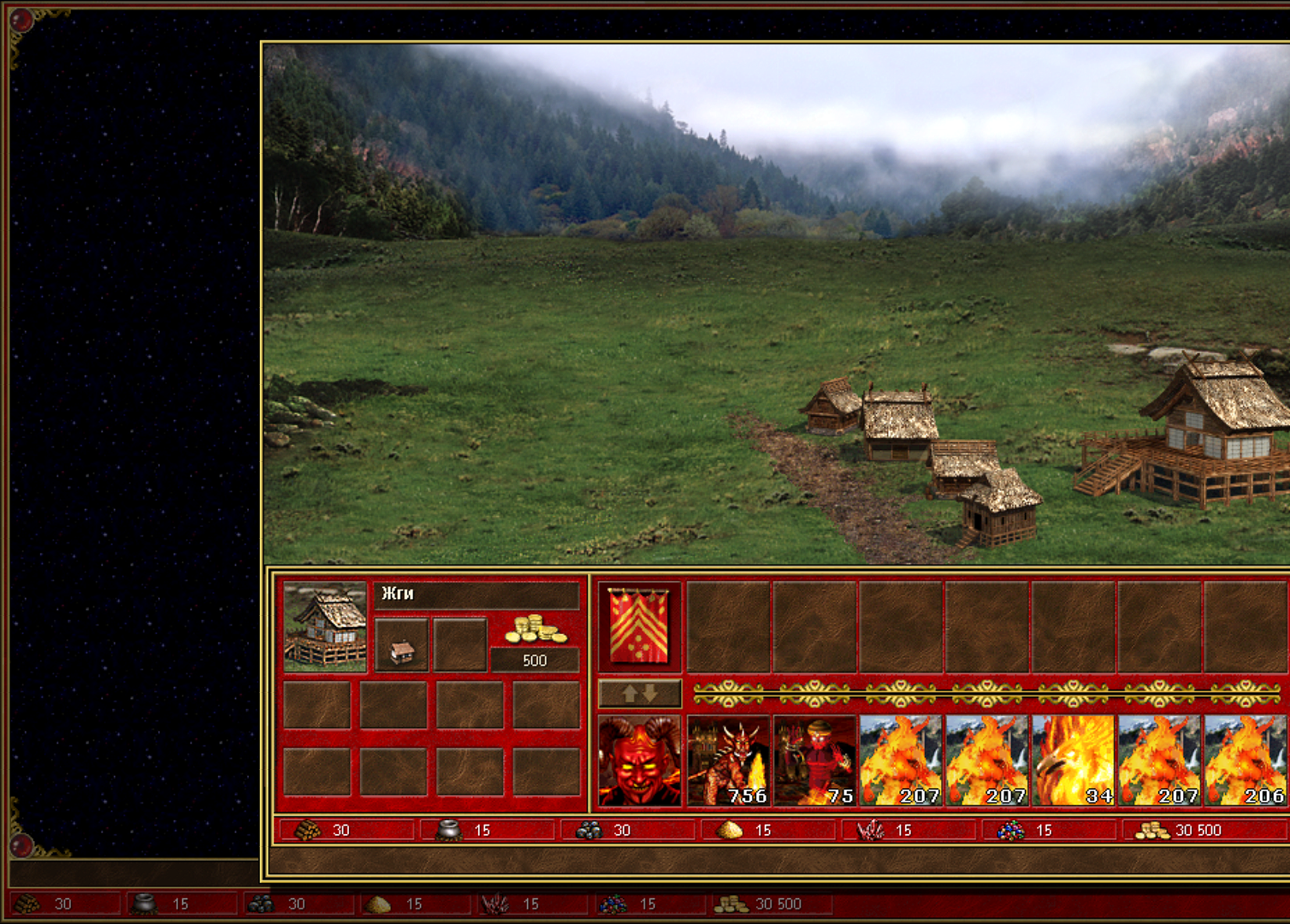Select the horned red devil hero portrait
Screen dimensions: 1290x924
(639, 761)
